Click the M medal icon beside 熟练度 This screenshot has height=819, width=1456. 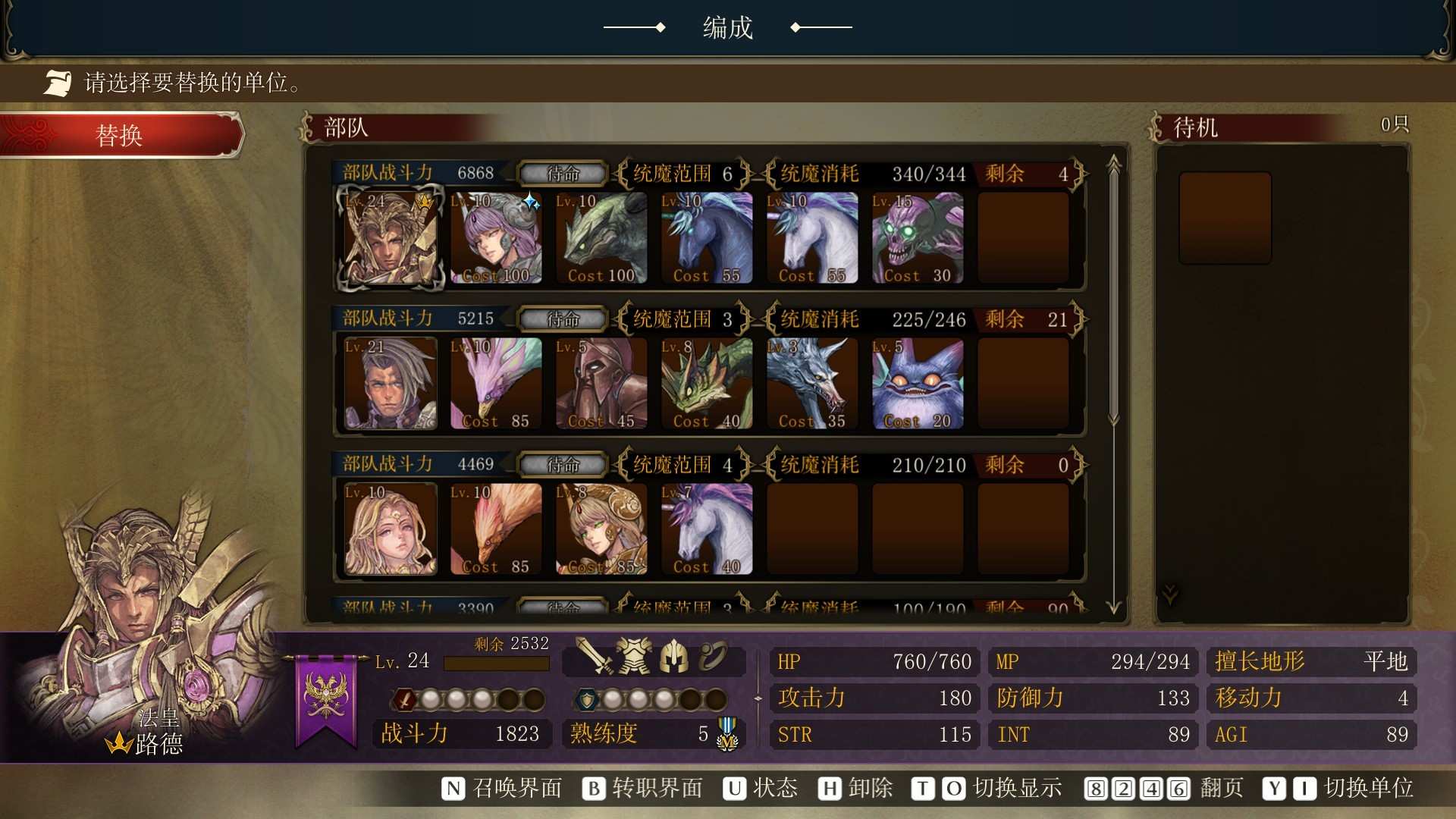(726, 733)
